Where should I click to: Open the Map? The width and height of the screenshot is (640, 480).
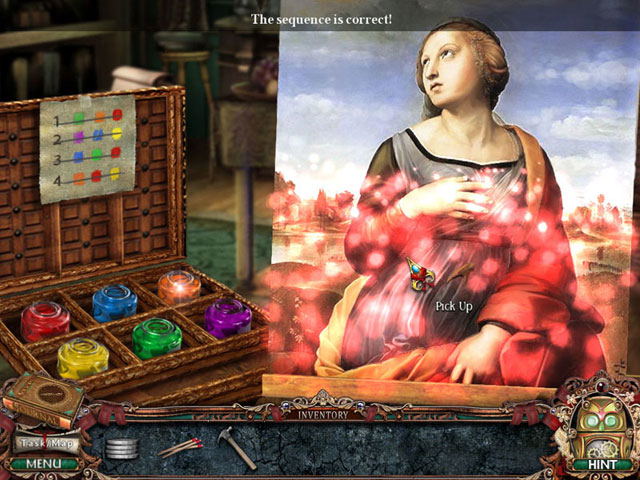63,442
